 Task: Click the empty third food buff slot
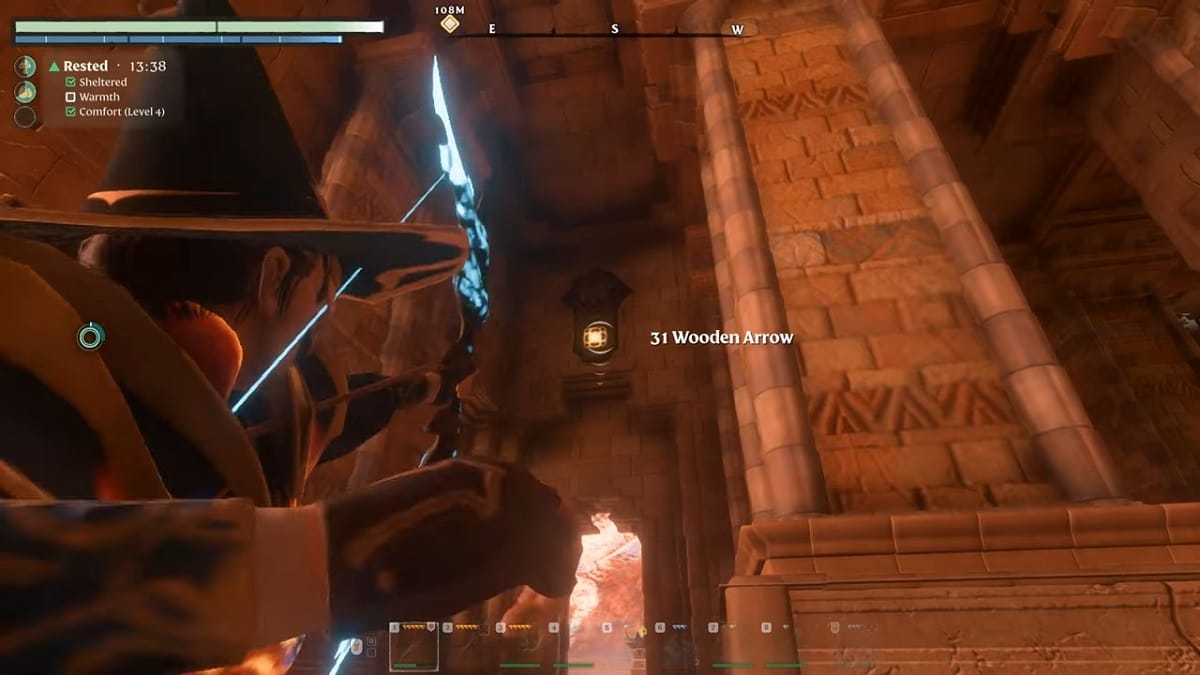[x=25, y=117]
